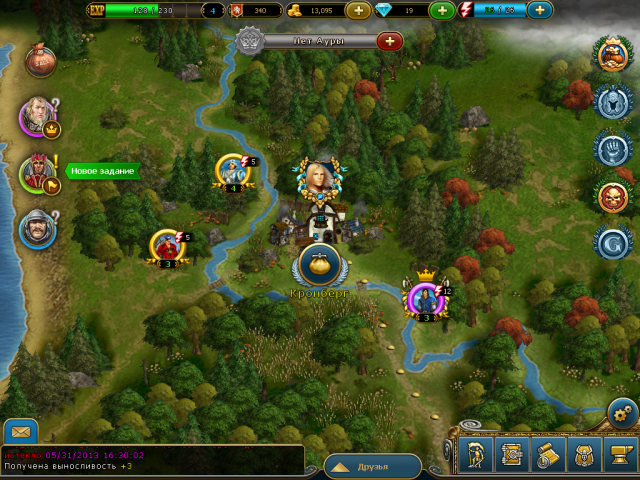Open the horned helmet shield menu
Image resolution: width=640 pixels, height=480 pixels.
click(x=583, y=455)
